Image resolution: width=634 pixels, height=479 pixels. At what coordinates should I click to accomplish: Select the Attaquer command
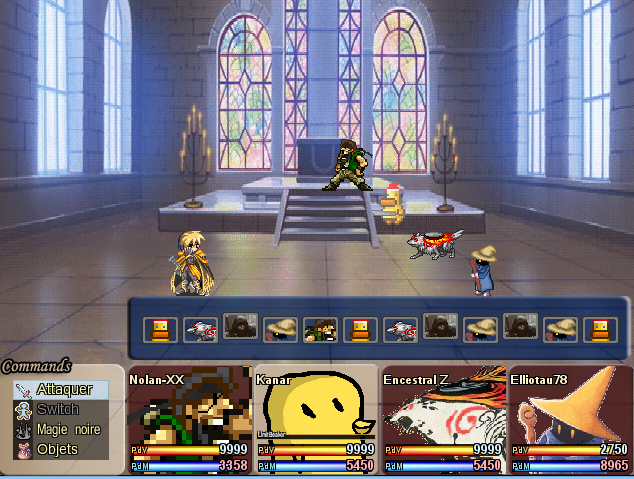coord(64,389)
